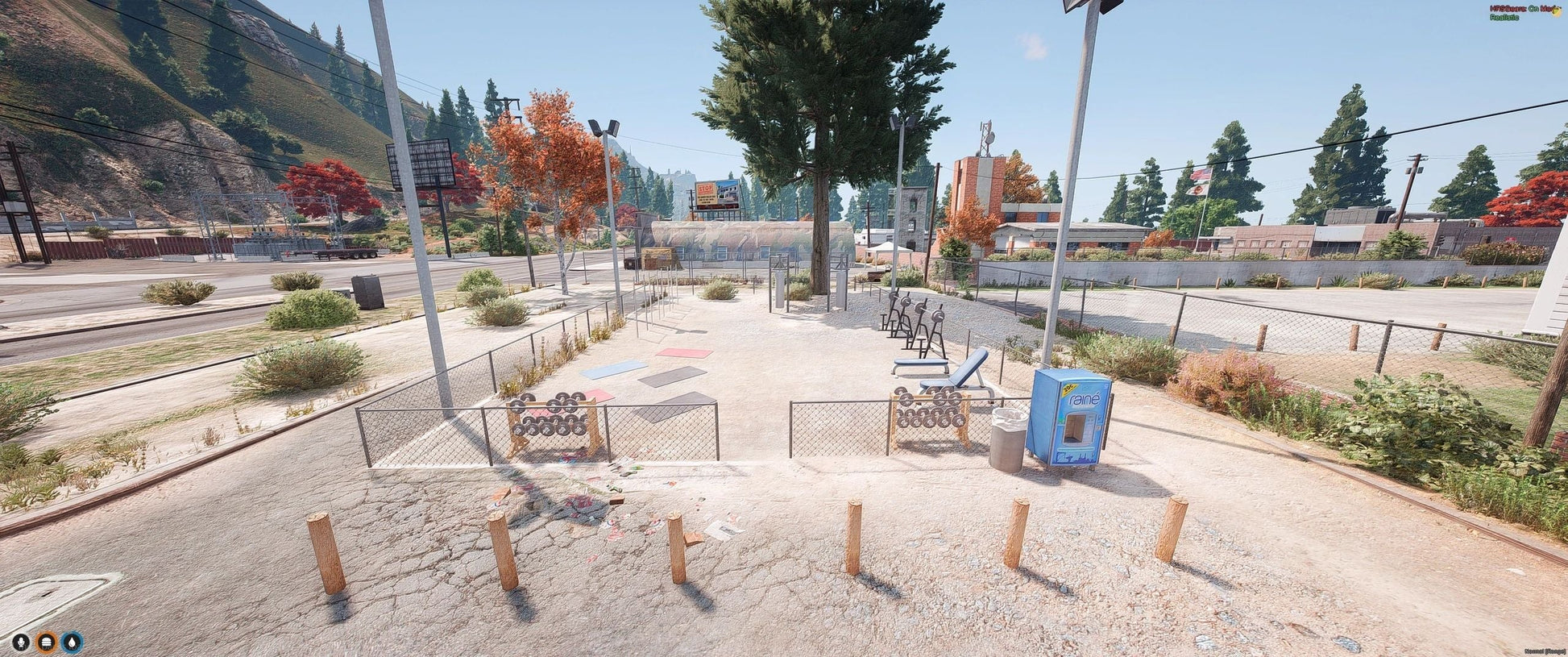Click the microphone voice status icon
This screenshot has width=1568, height=657.
pyautogui.click(x=22, y=642)
